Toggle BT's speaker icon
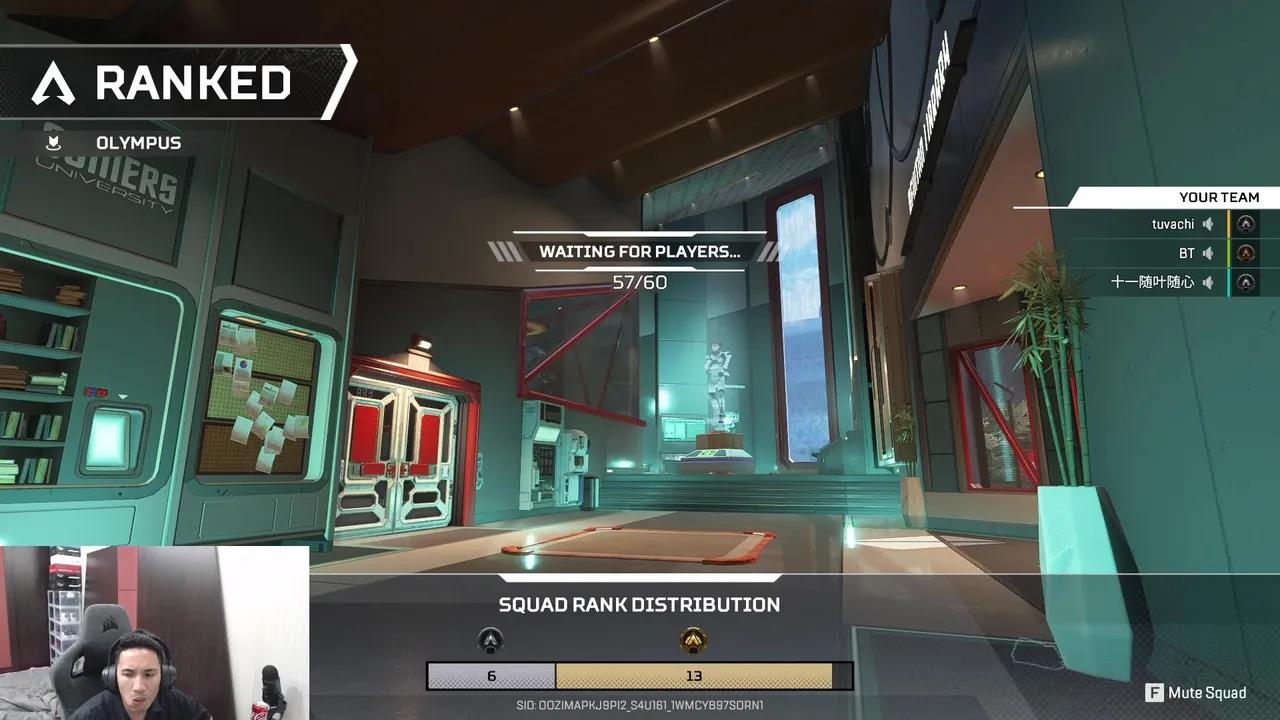This screenshot has height=720, width=1280. click(x=1207, y=253)
